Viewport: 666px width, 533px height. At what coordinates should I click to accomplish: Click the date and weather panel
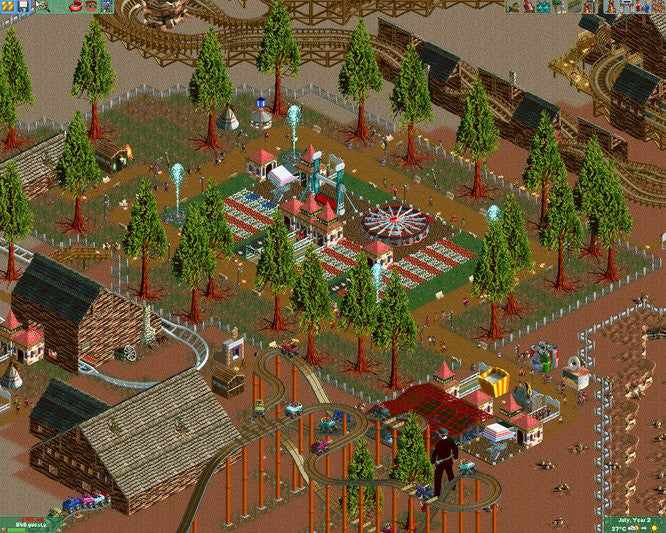point(634,522)
